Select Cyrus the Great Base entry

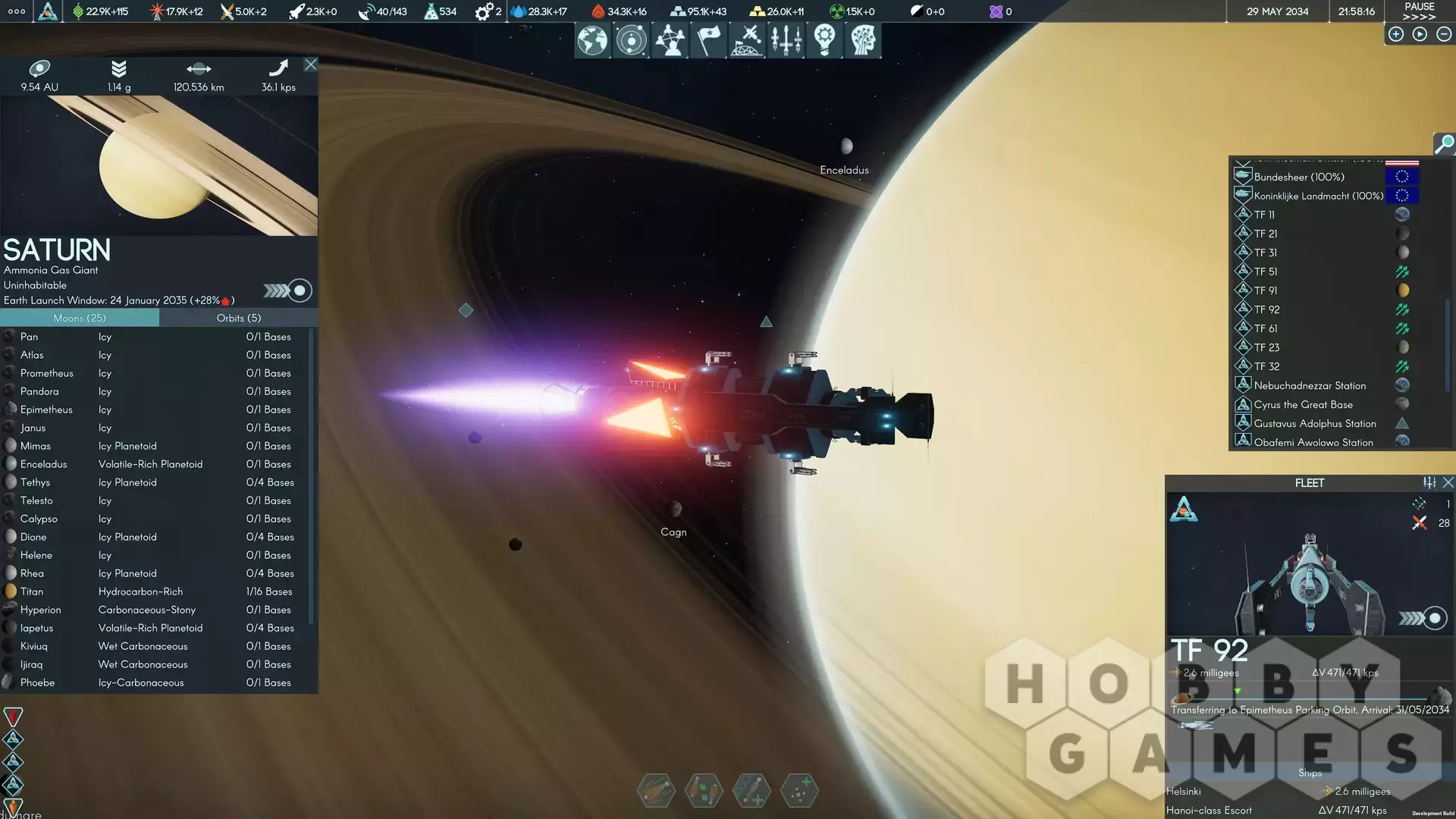tap(1303, 404)
